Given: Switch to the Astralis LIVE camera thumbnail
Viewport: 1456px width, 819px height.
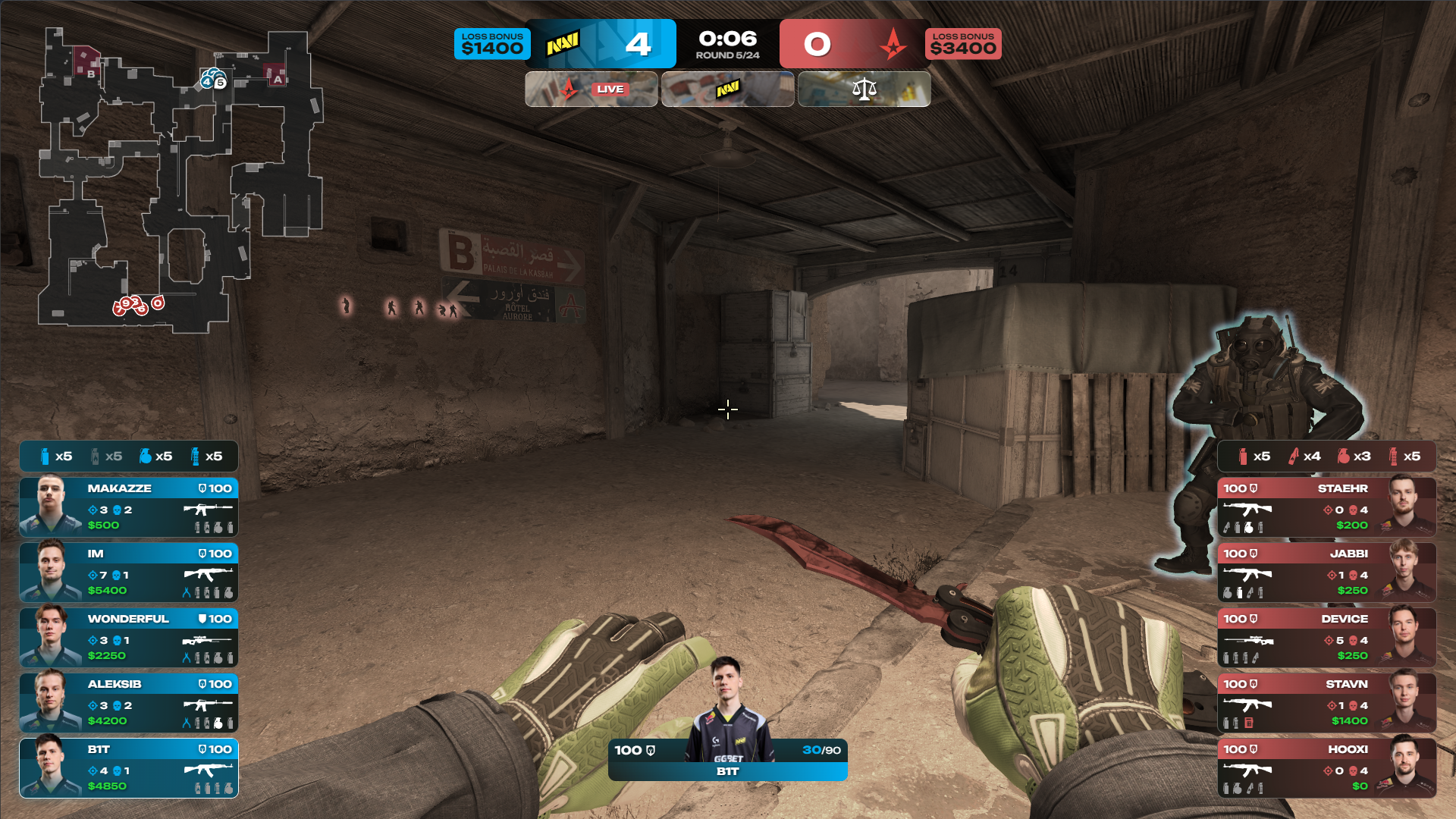Looking at the screenshot, I should [591, 89].
